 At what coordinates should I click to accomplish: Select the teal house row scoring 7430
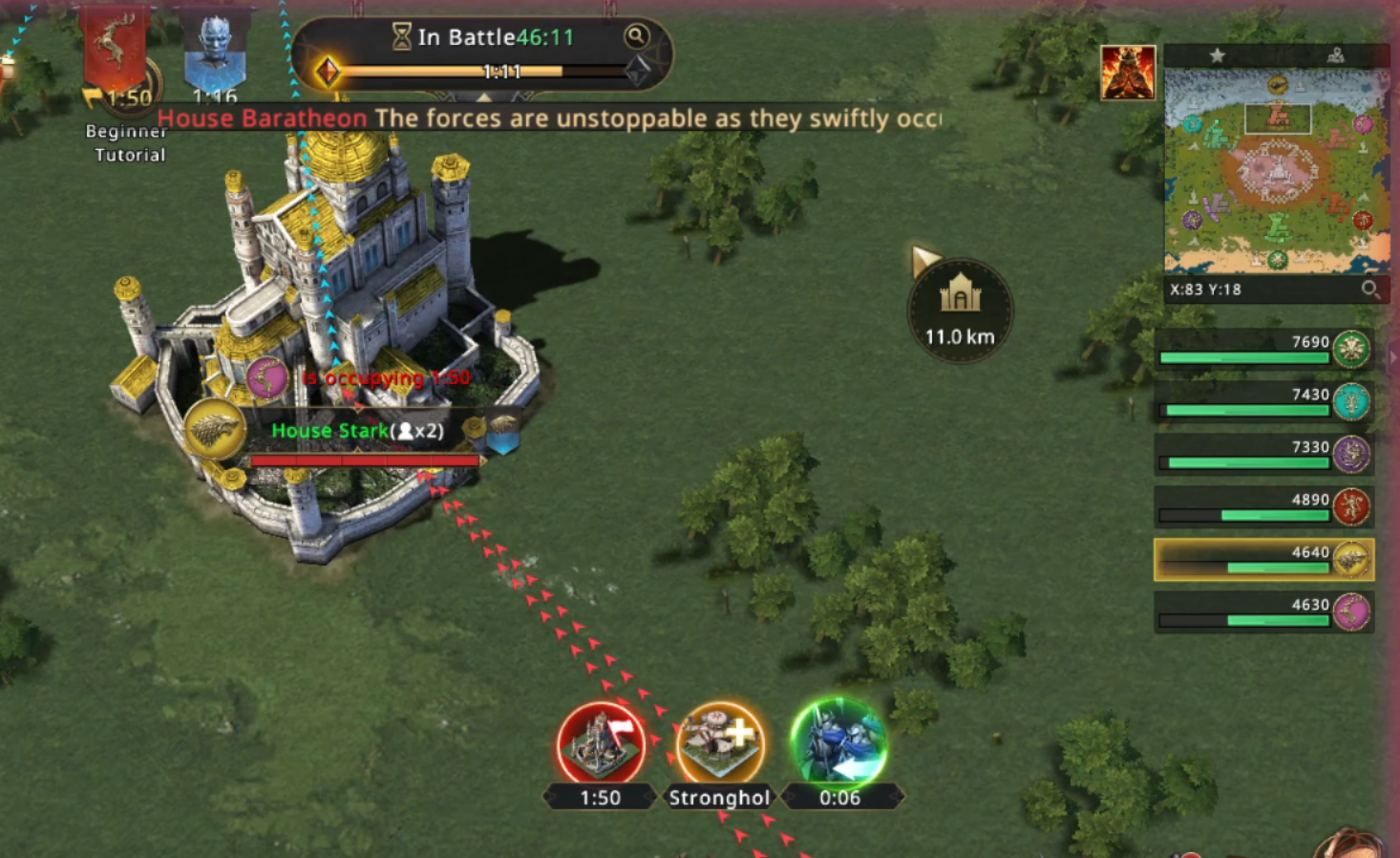pyautogui.click(x=1262, y=401)
